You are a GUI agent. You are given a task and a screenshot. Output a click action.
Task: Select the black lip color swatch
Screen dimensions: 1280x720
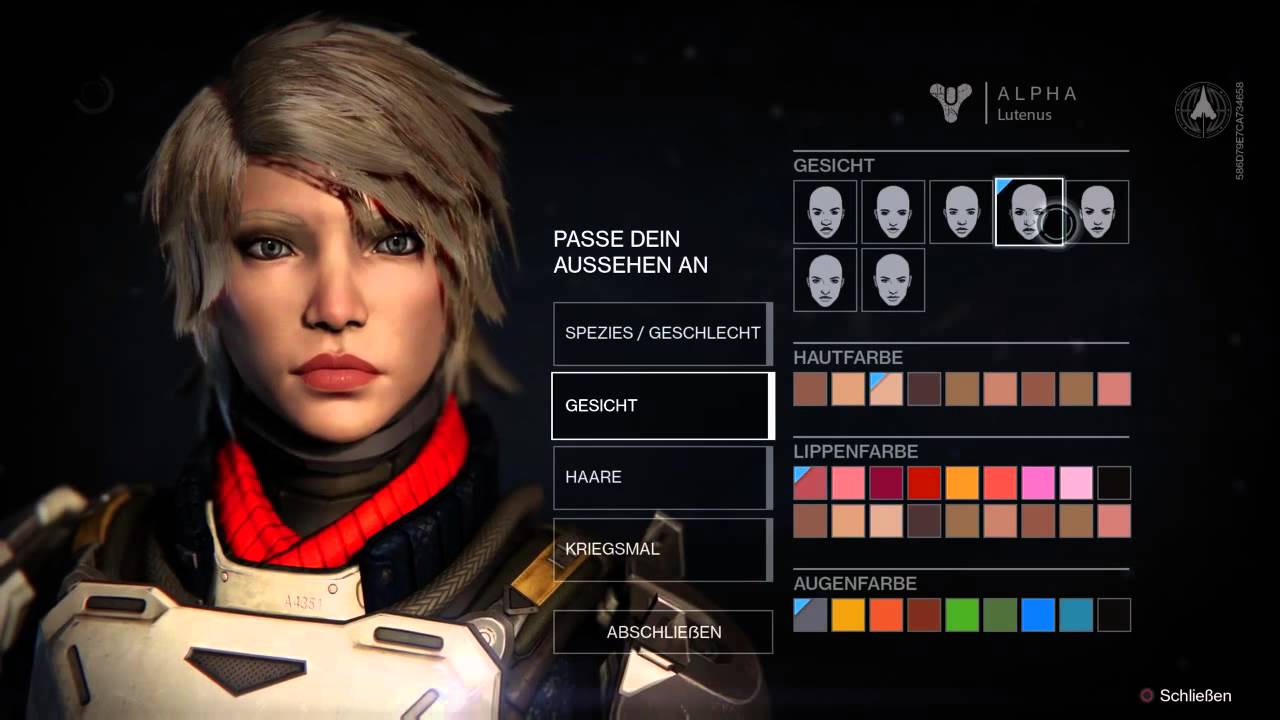click(x=1114, y=483)
